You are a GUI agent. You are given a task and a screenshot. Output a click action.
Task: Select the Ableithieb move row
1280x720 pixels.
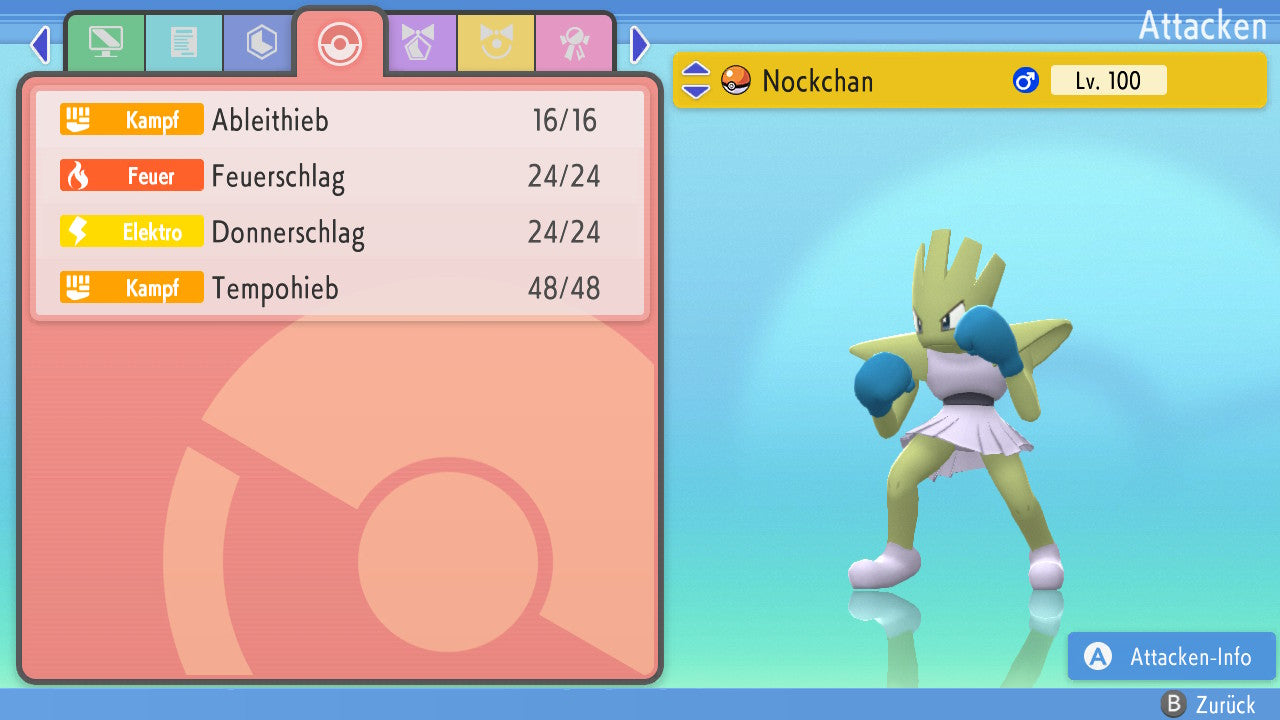coord(340,120)
